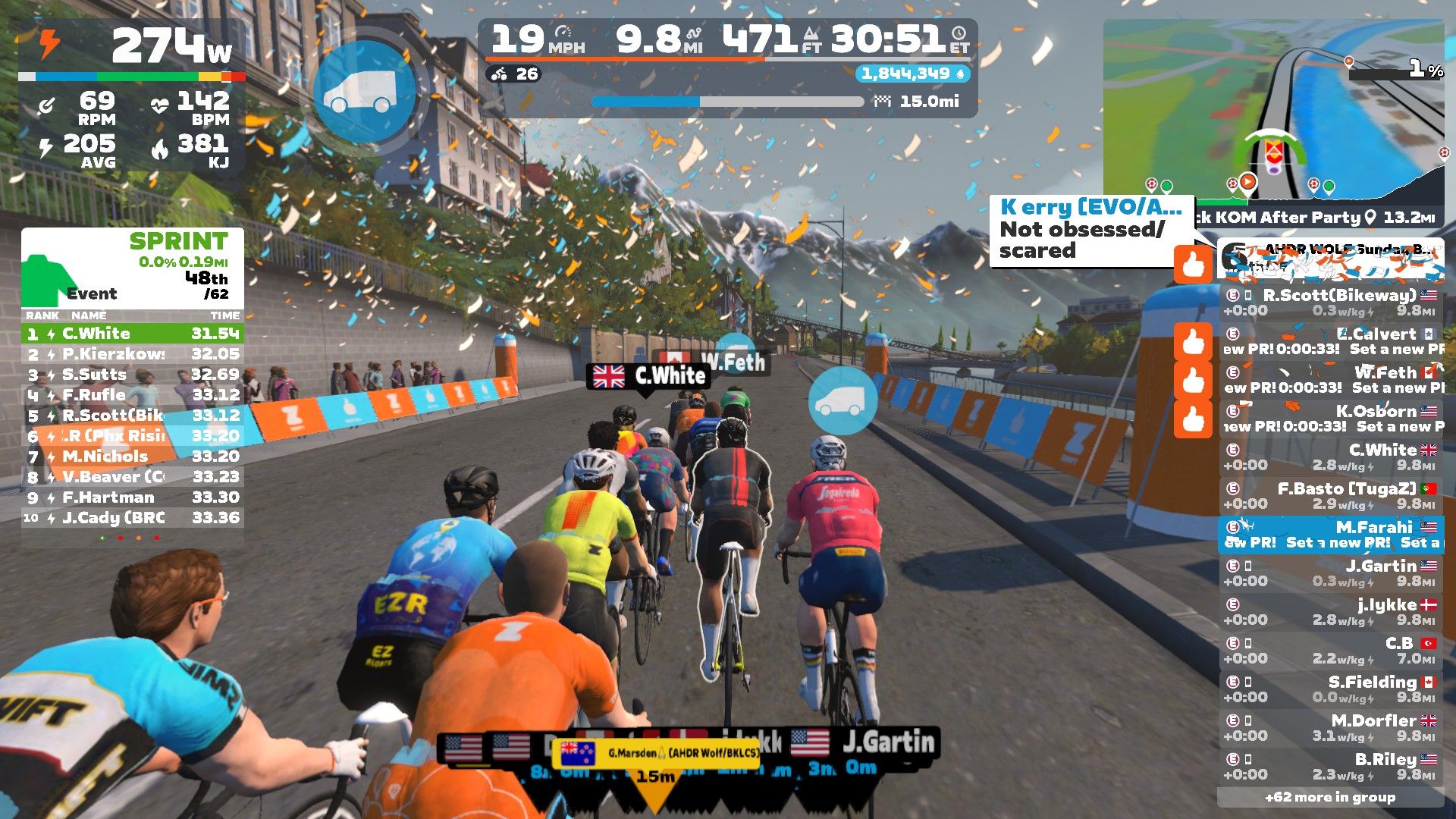Choose S.Sutts in the sprint ranking
The width and height of the screenshot is (1456, 819).
(x=133, y=375)
